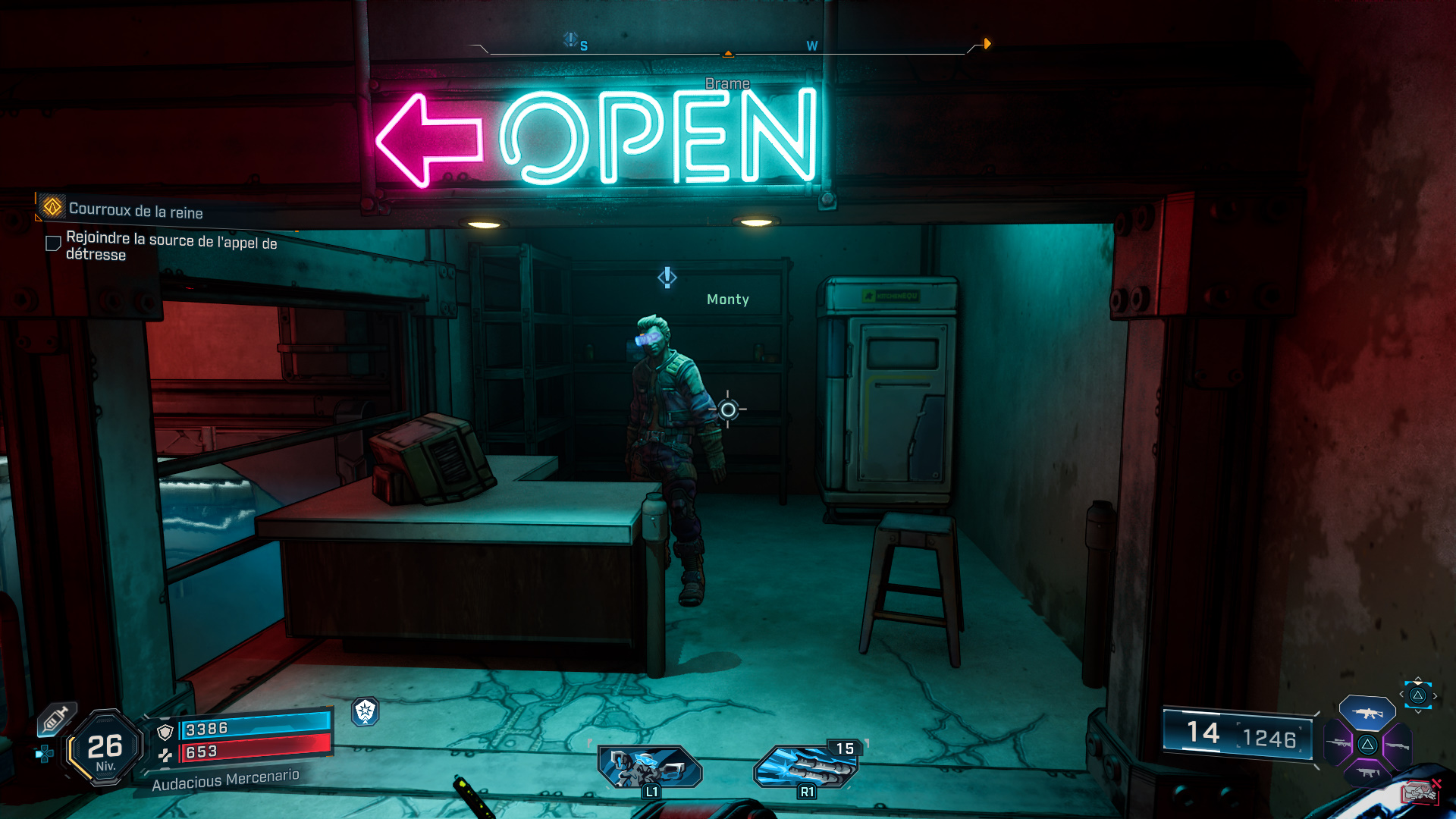The image size is (1456, 819).
Task: Switch to the sniper rifle weapon slot
Action: (1338, 744)
